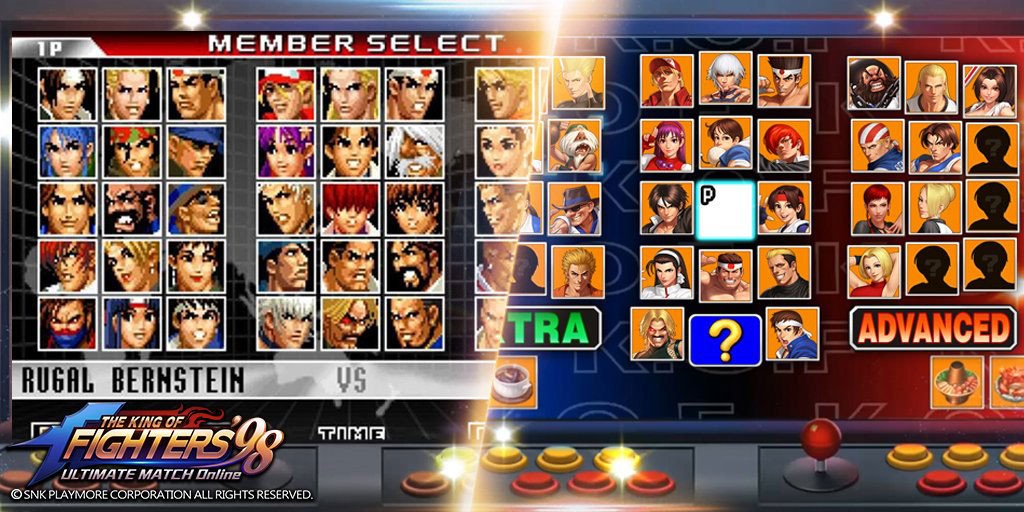The image size is (1024, 512).
Task: Choose the yellow question mark random tile
Action: [x=725, y=340]
